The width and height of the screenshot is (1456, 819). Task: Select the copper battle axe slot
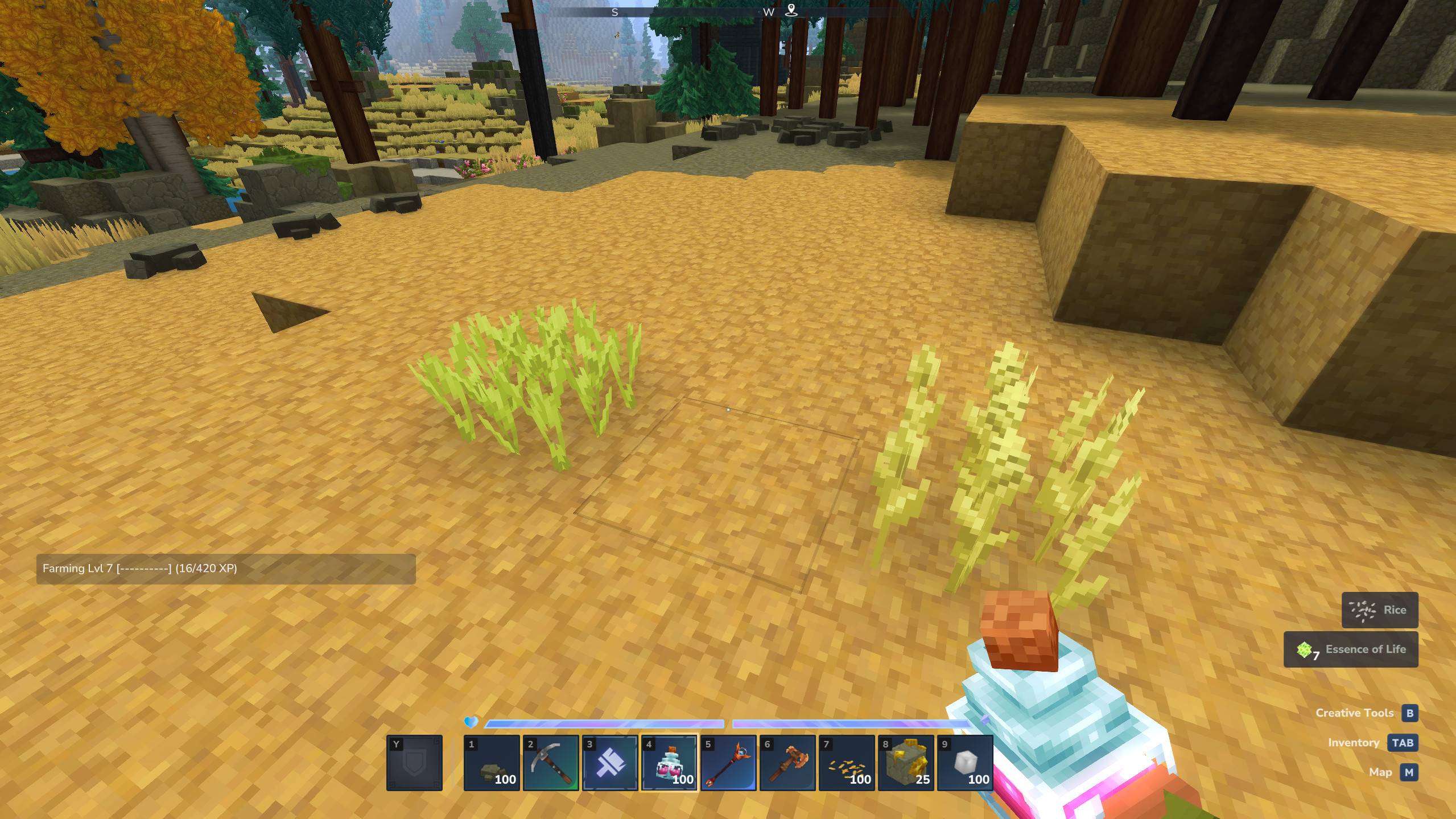787,763
